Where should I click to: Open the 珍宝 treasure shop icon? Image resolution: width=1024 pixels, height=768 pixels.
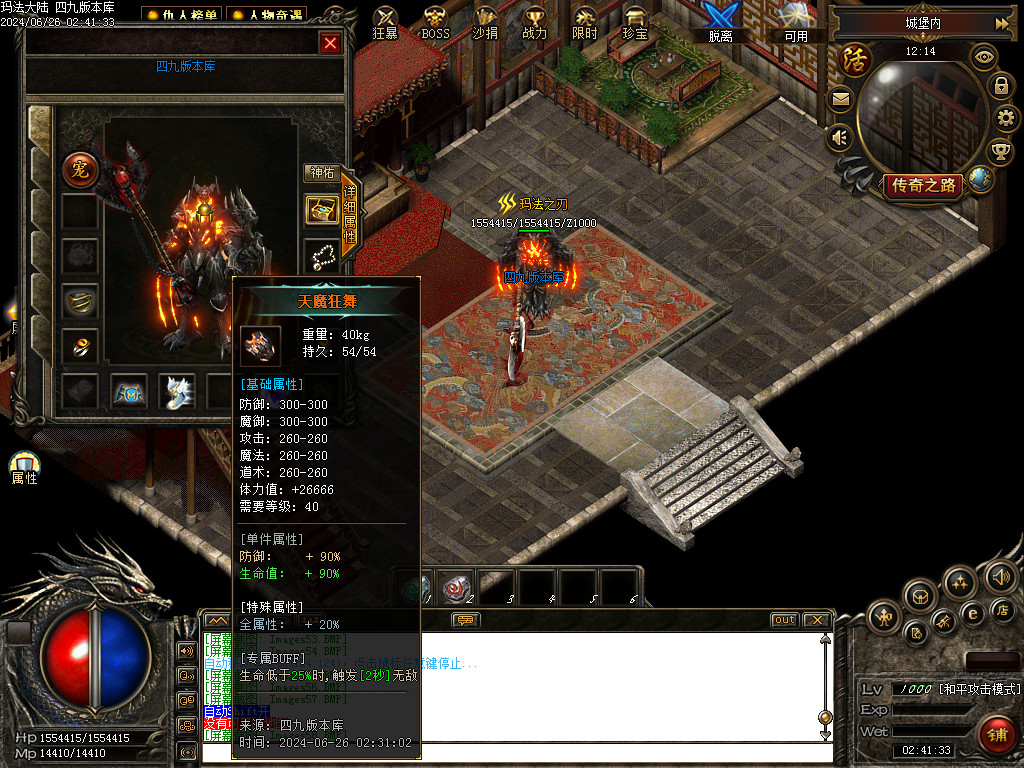coord(634,22)
